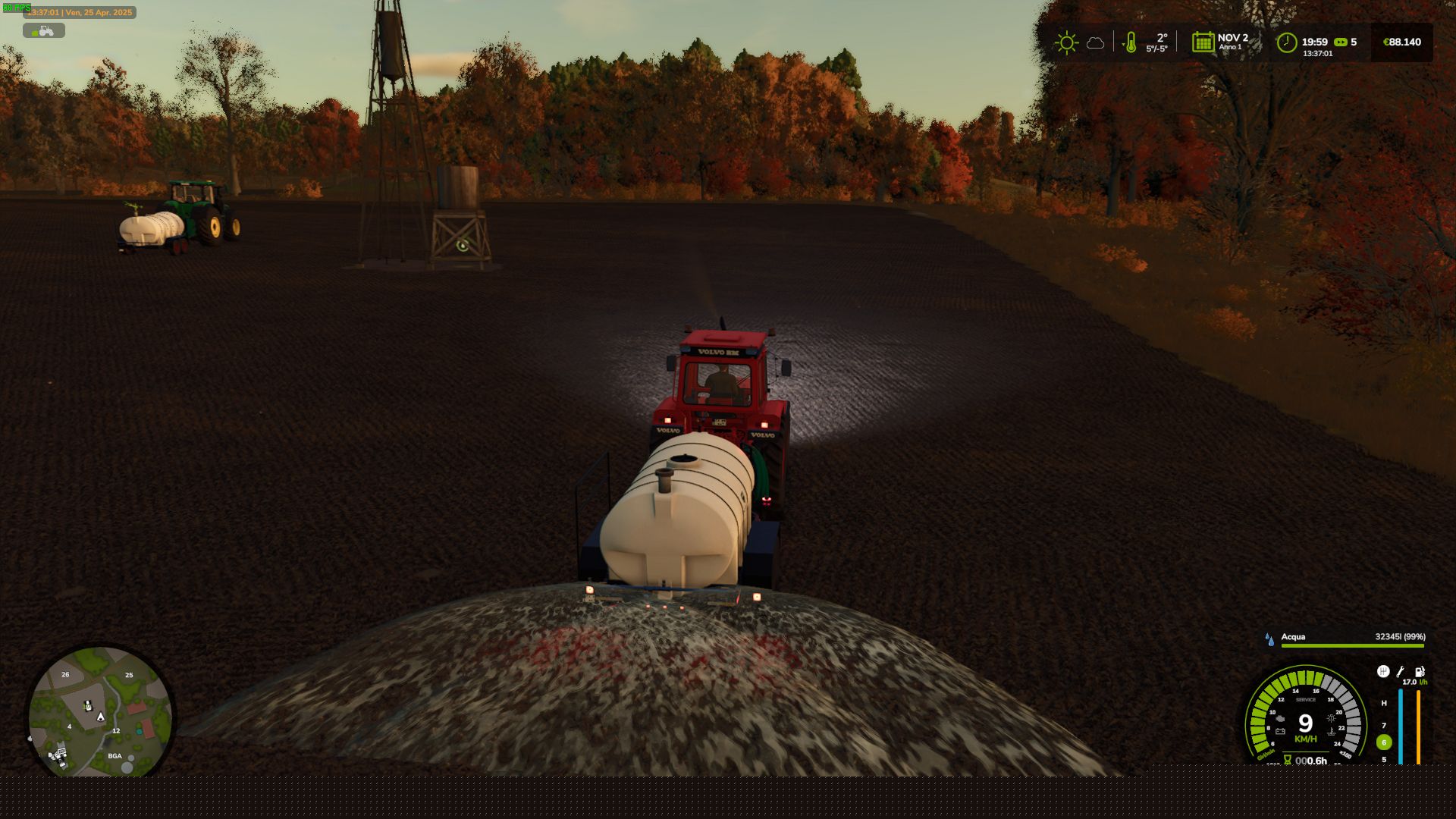The width and height of the screenshot is (1456, 819).
Task: Click the BGA marker on the minimap
Action: [x=115, y=756]
